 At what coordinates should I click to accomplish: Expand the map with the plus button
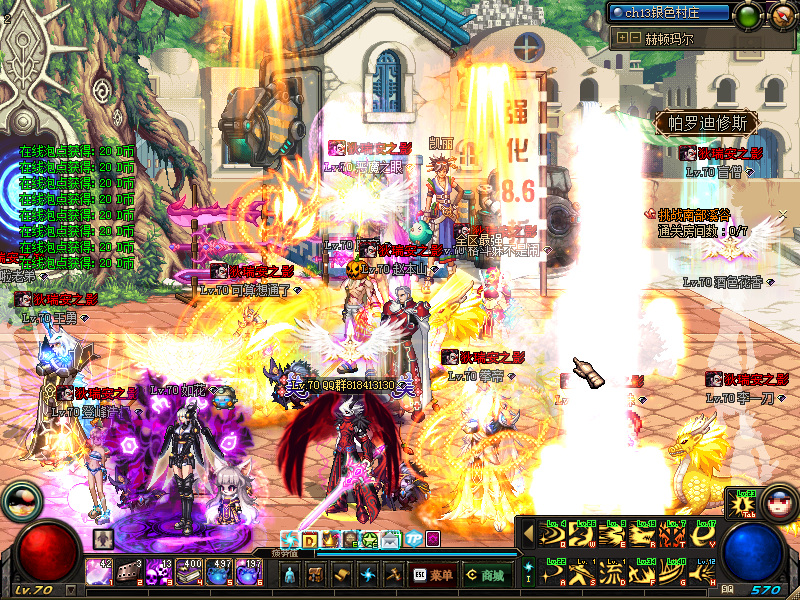[622, 38]
